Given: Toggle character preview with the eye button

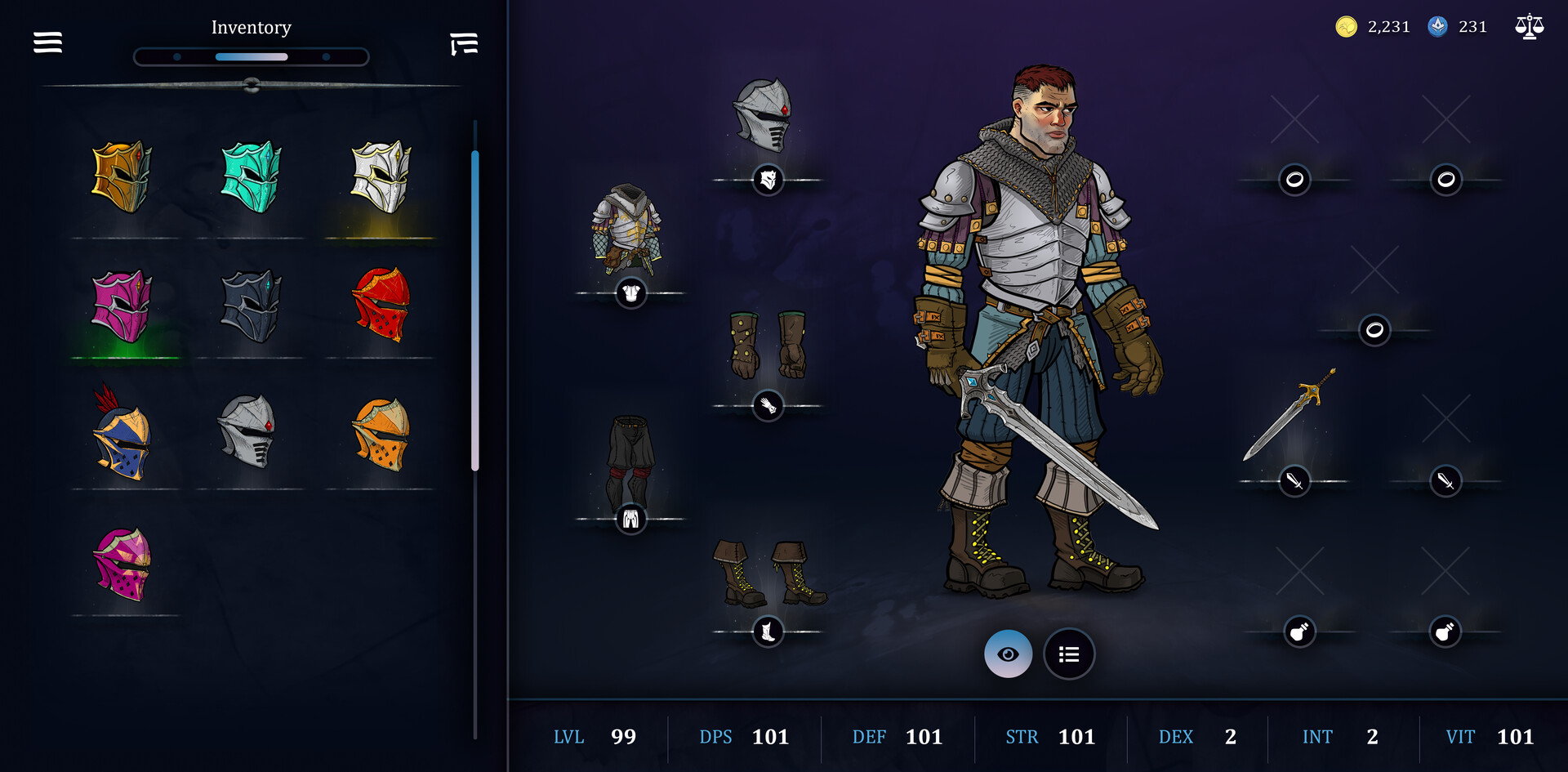Looking at the screenshot, I should point(1009,654).
